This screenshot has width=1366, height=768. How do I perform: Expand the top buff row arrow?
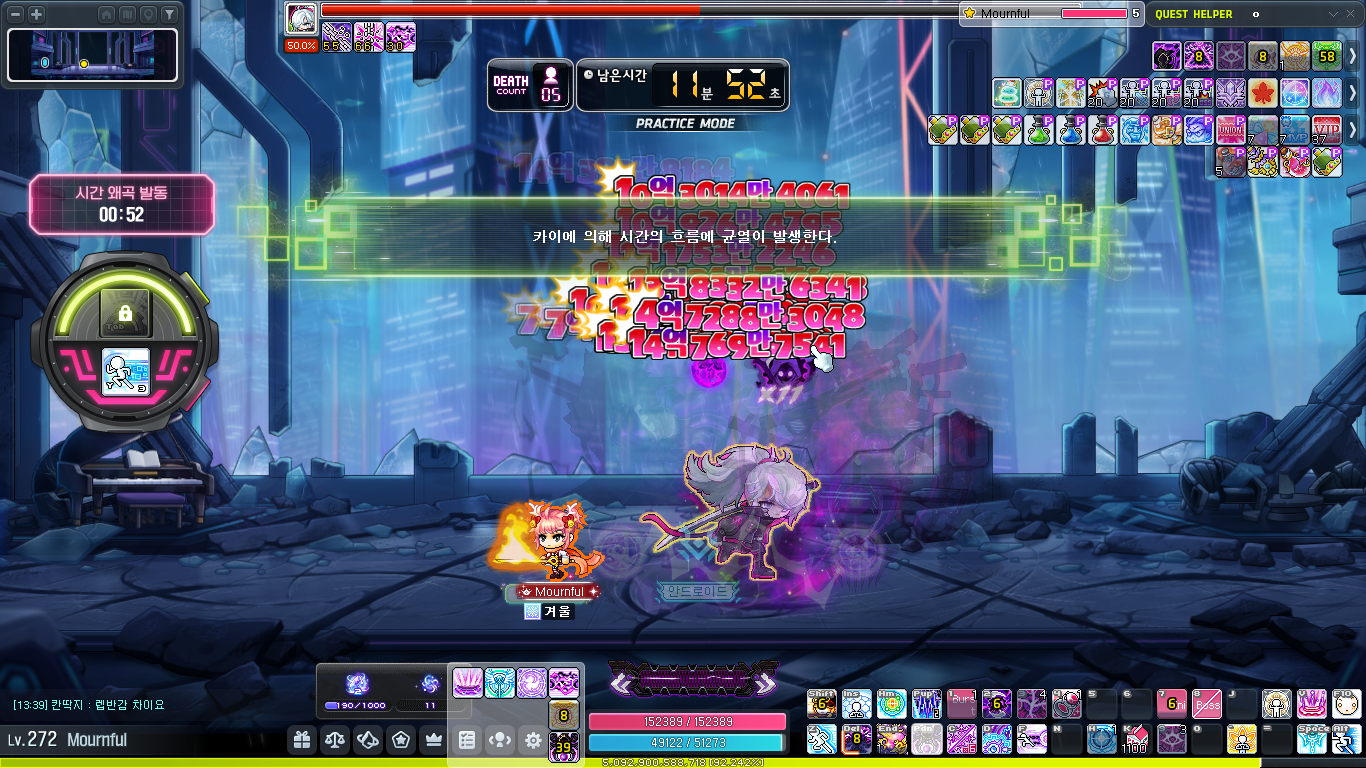[x=1353, y=56]
